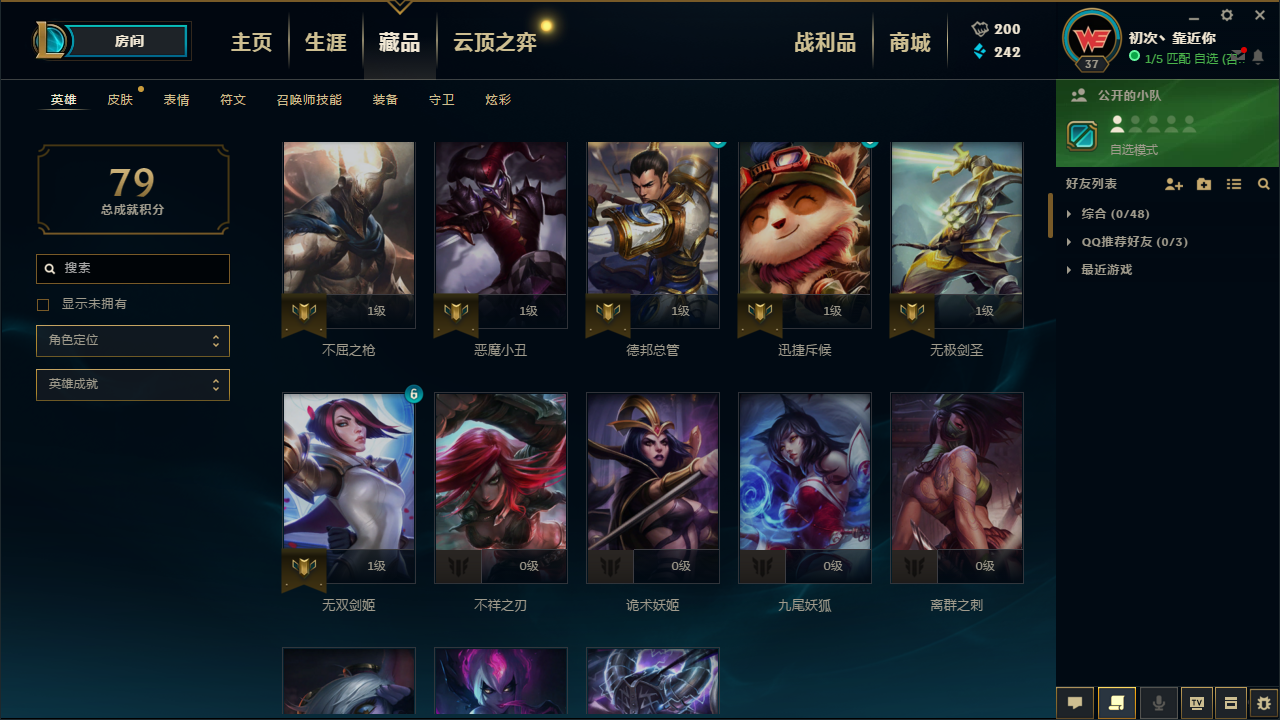
Task: Open the 角色定位 dropdown
Action: coord(132,340)
